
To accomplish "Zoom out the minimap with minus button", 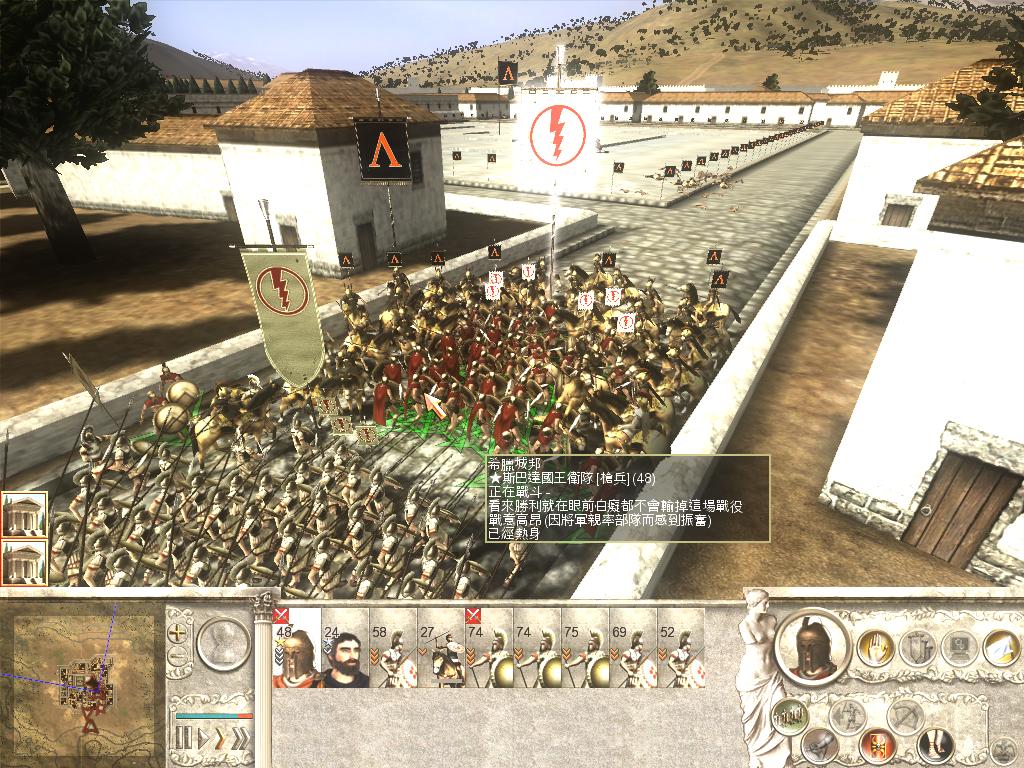I will tap(179, 656).
